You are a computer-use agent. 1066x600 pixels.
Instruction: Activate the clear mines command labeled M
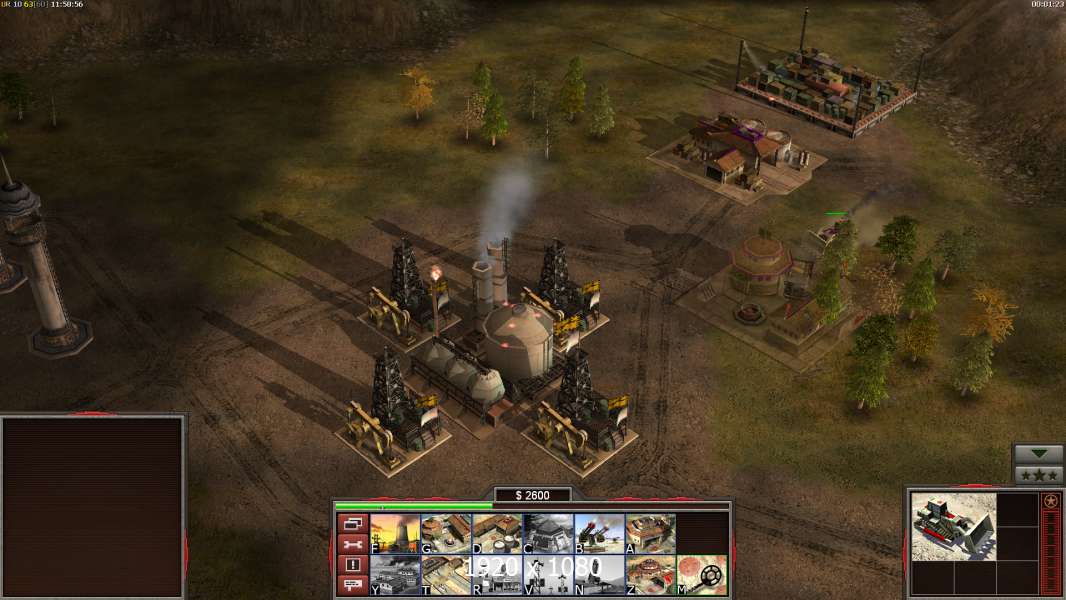coord(702,575)
